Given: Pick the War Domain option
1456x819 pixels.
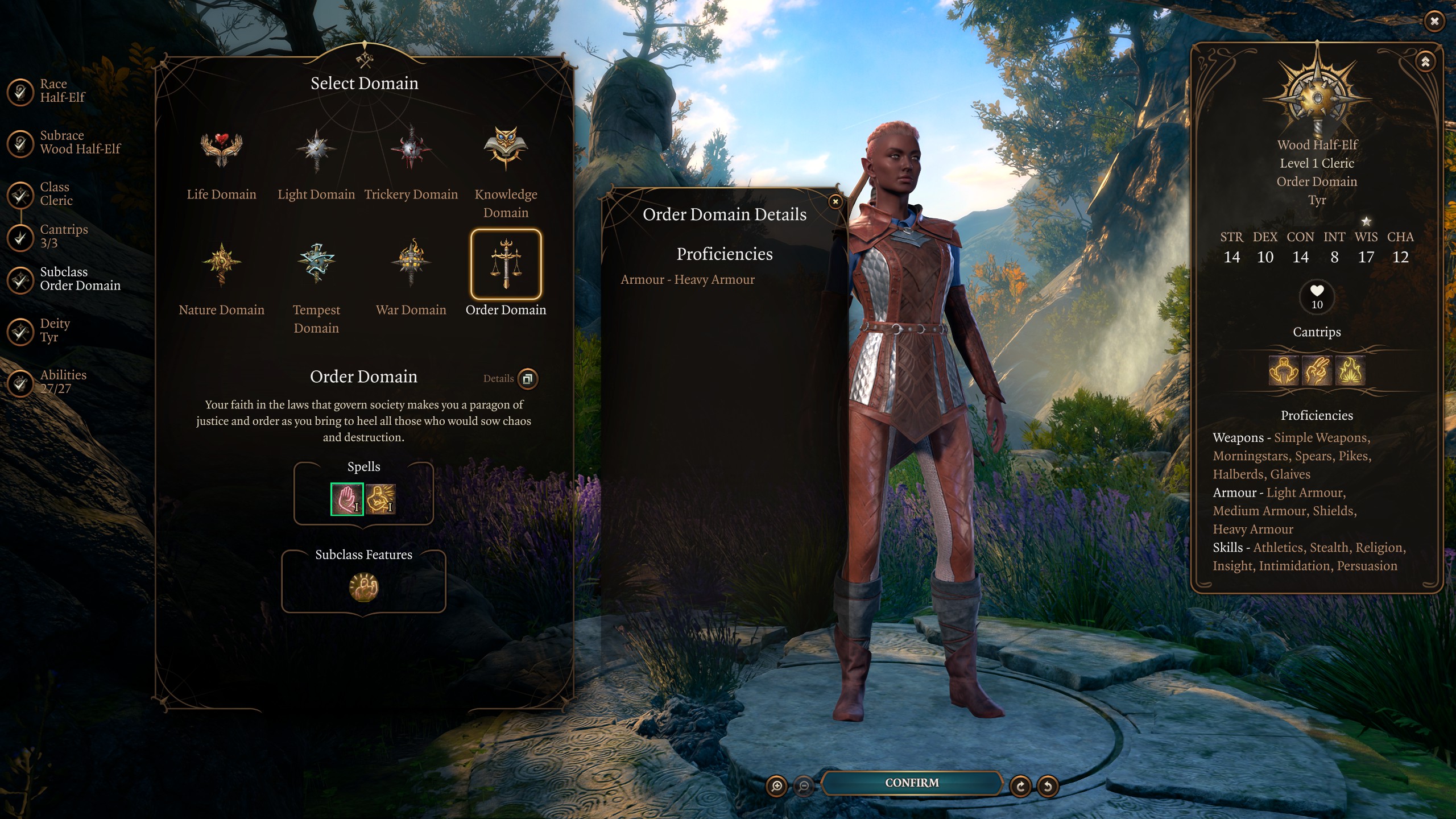Looking at the screenshot, I should pos(411,263).
